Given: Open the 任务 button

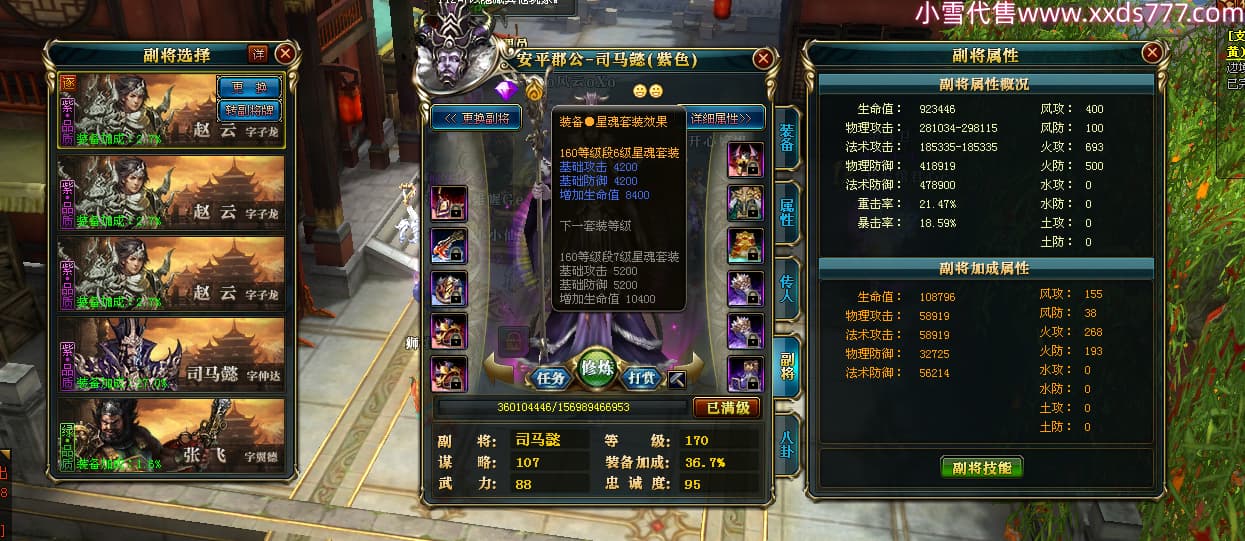Looking at the screenshot, I should coord(551,378).
